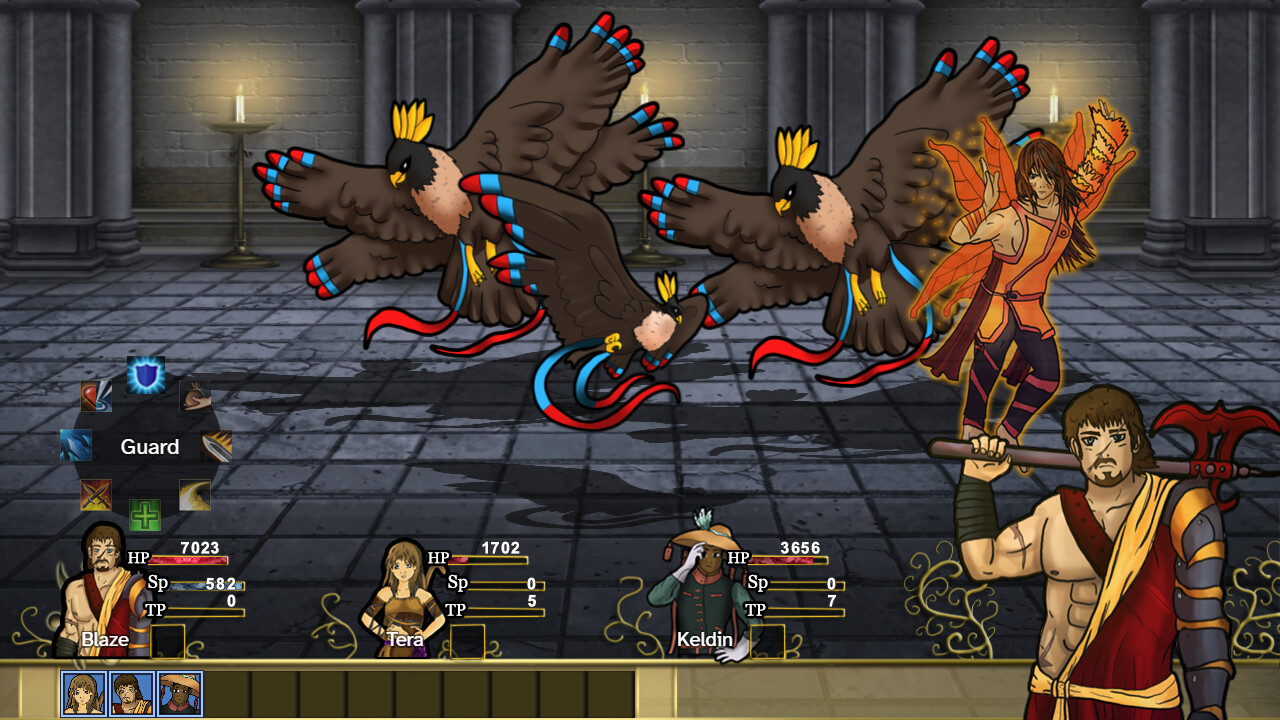The image size is (1280, 720).
Task: Select the heart and blade skill icon
Action: (95, 397)
